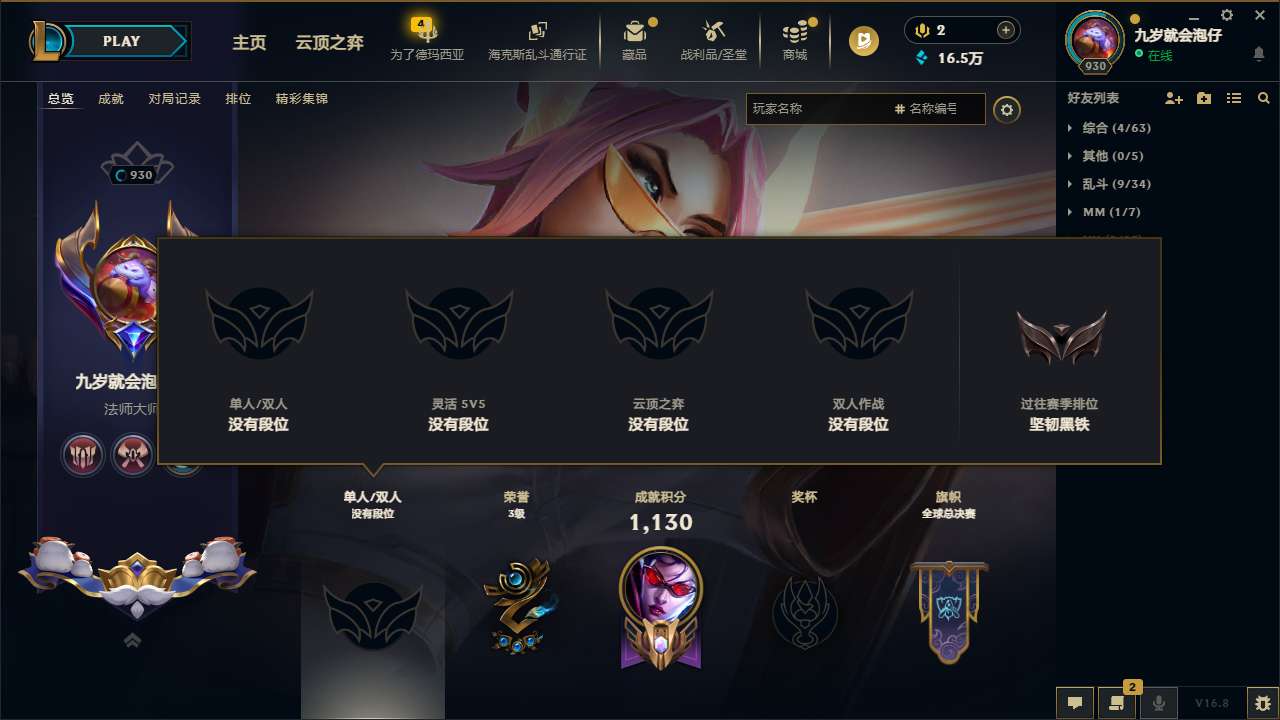1280x720 pixels.
Task: Switch the friend list view mode with the list icon
Action: click(1233, 98)
